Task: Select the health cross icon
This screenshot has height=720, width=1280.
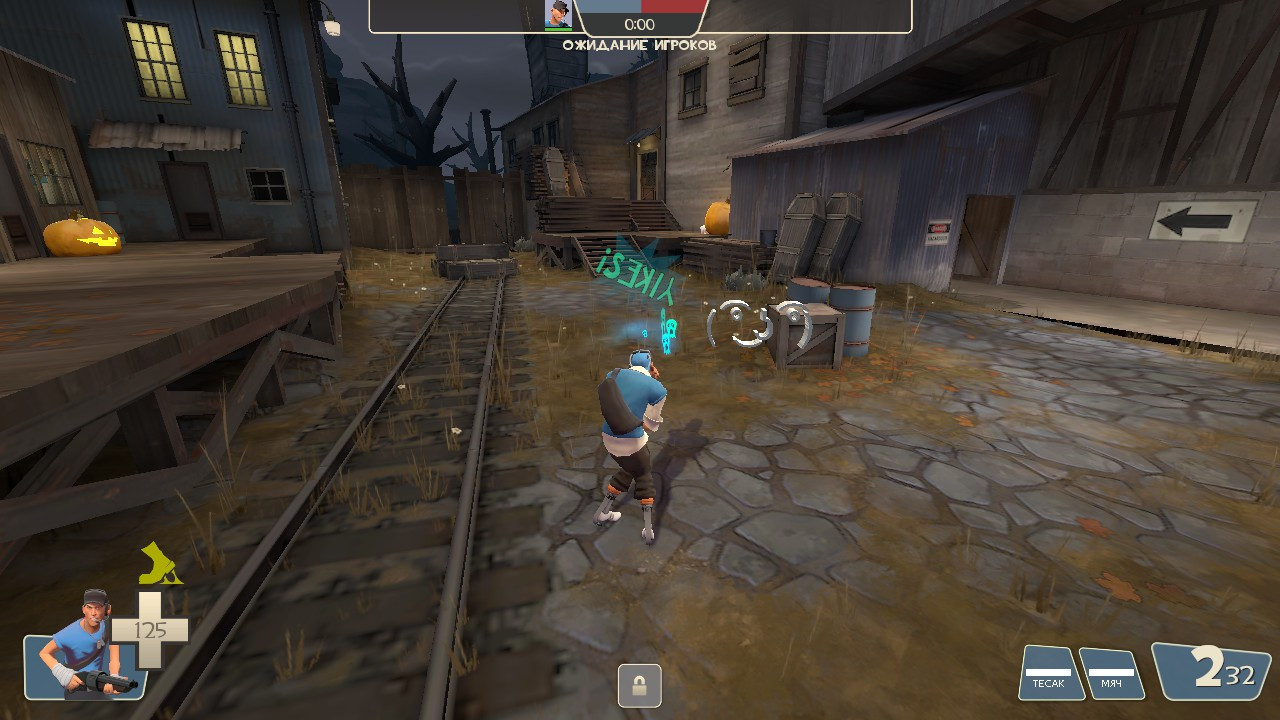Action: pyautogui.click(x=150, y=630)
